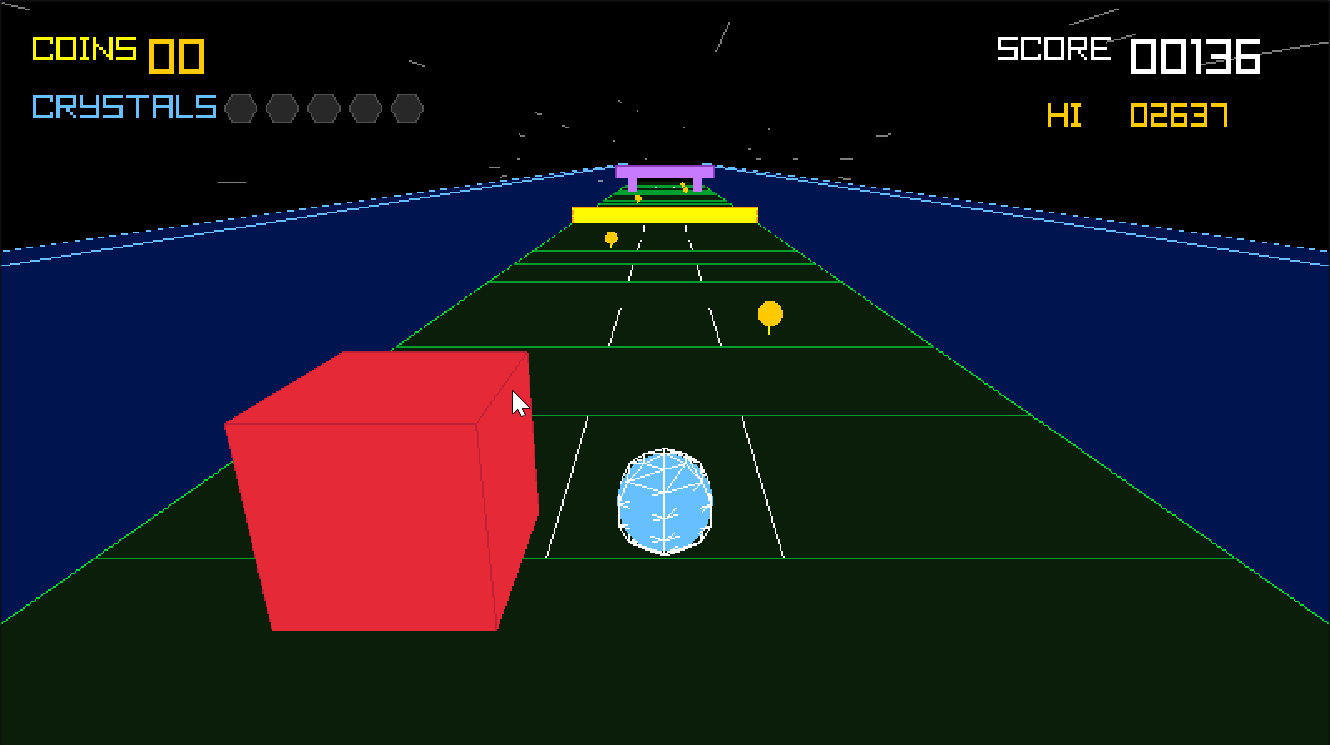The image size is (1330, 745).
Task: Click the purple overhead gate structure
Action: click(664, 172)
